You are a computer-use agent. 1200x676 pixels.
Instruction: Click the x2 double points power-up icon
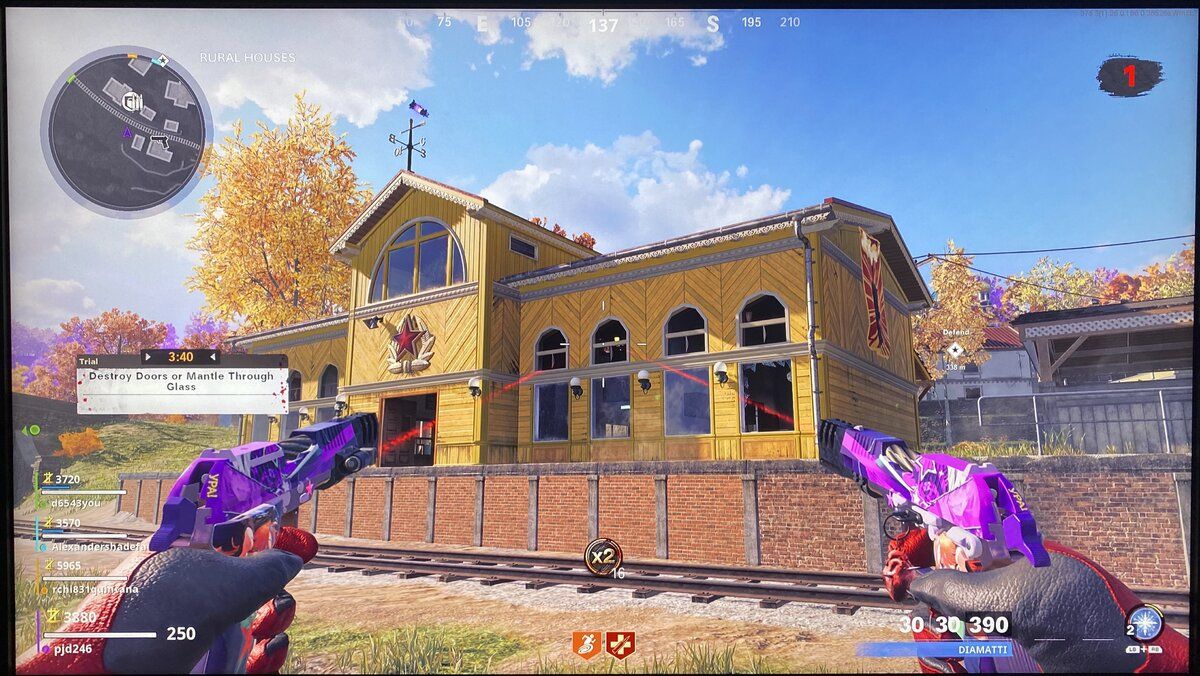click(x=602, y=555)
